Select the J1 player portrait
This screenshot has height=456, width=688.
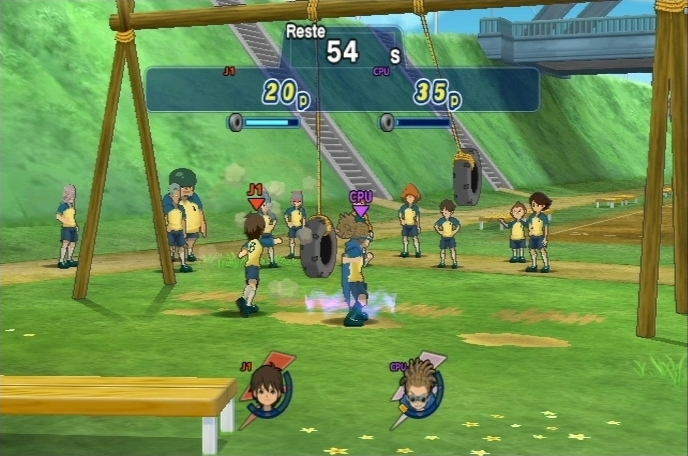coord(267,388)
